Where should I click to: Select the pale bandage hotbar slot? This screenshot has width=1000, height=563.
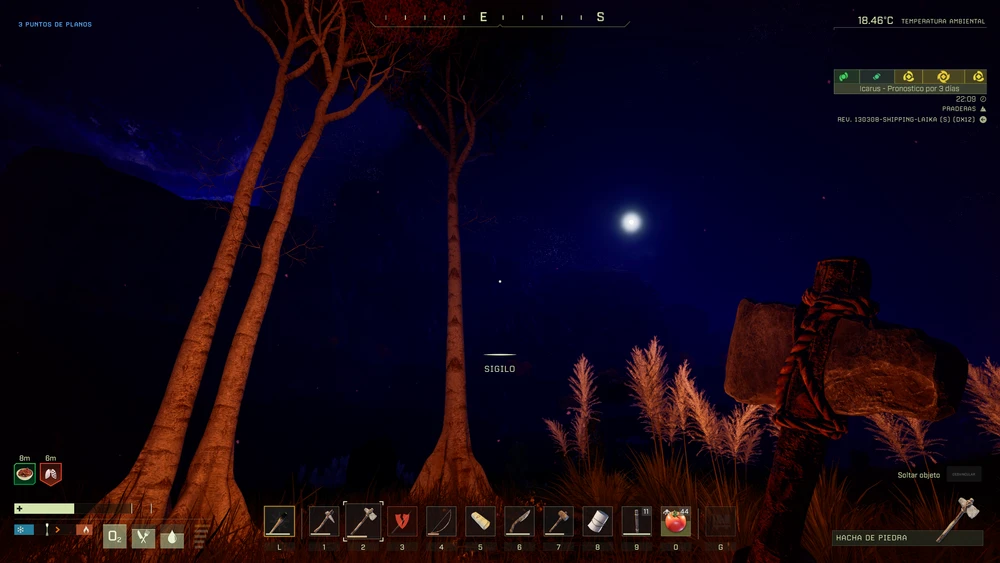(480, 521)
